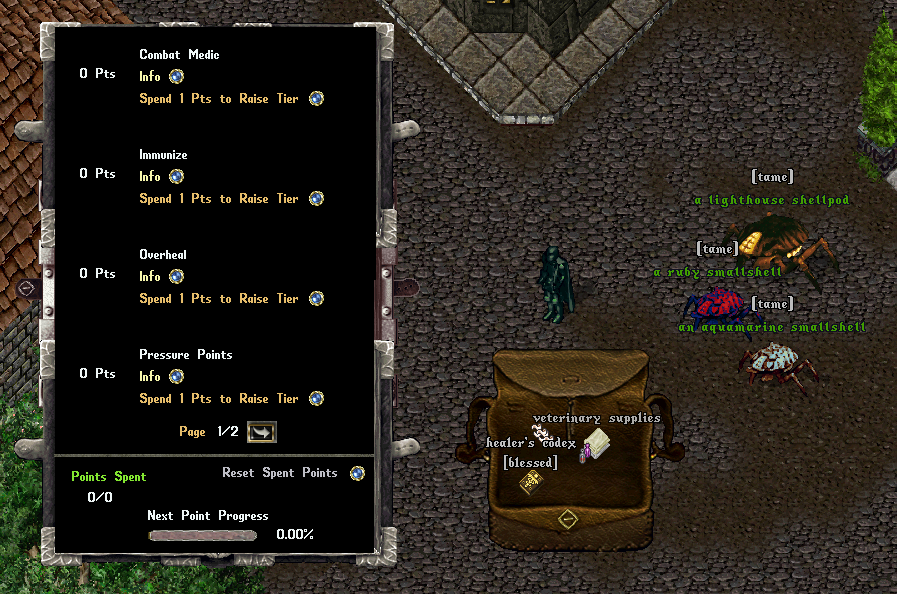
Task: Reset spent points
Action: pyautogui.click(x=357, y=473)
